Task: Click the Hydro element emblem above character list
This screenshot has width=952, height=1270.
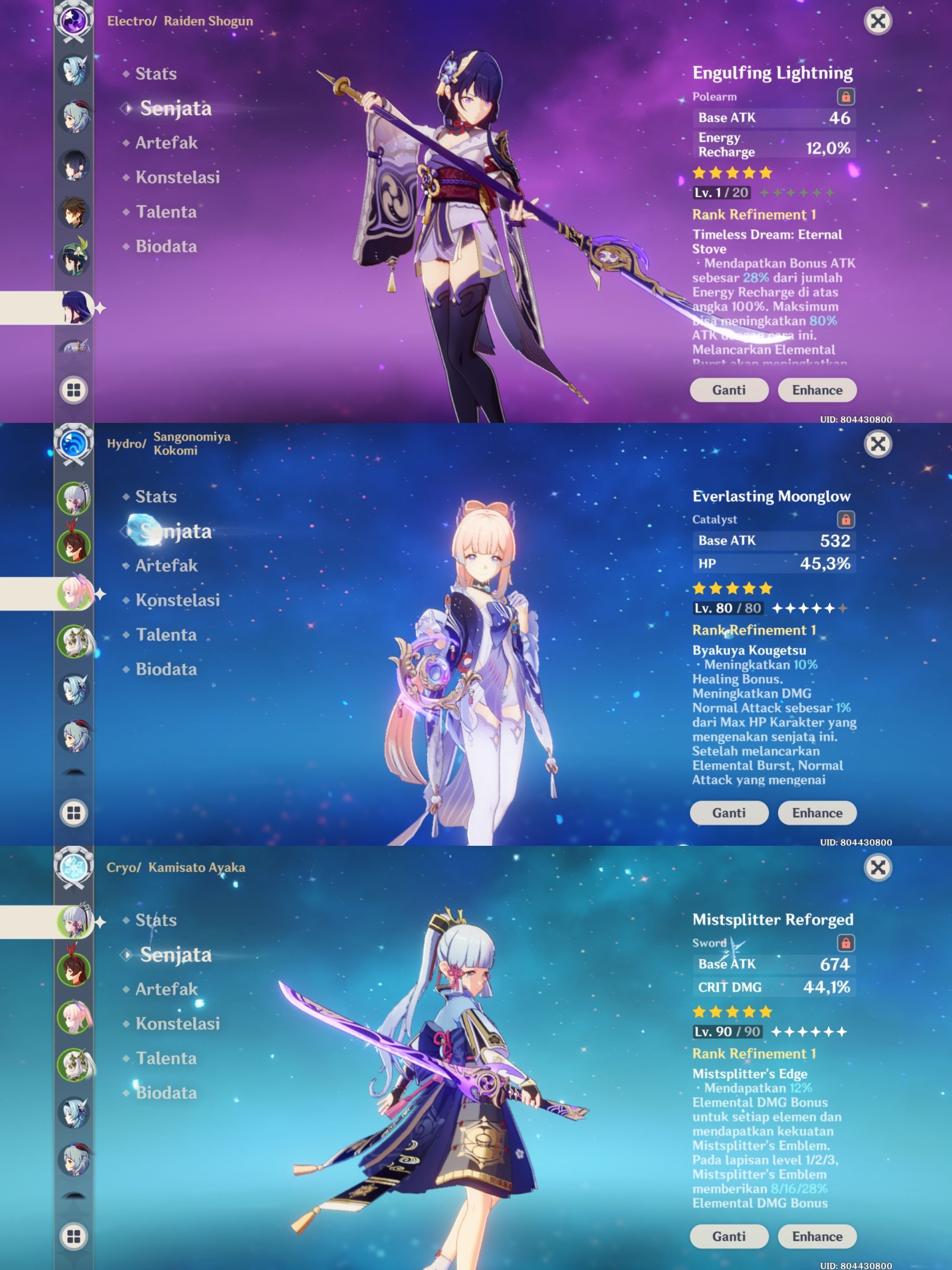Action: click(74, 442)
